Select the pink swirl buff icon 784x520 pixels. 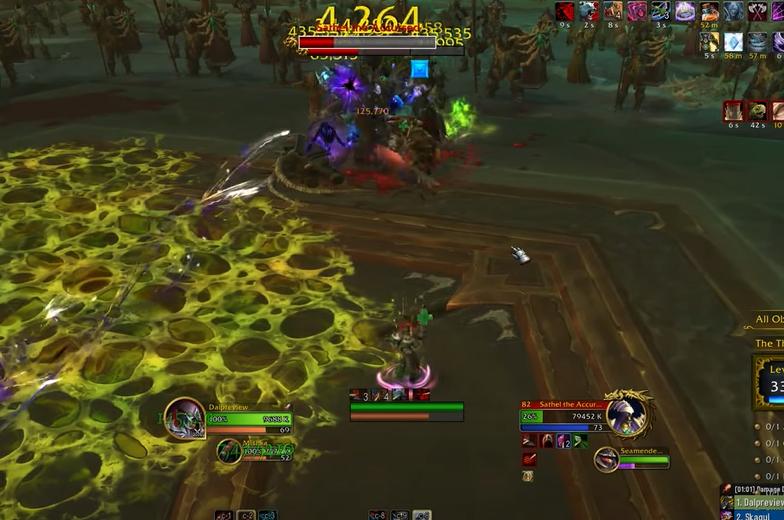[637, 12]
